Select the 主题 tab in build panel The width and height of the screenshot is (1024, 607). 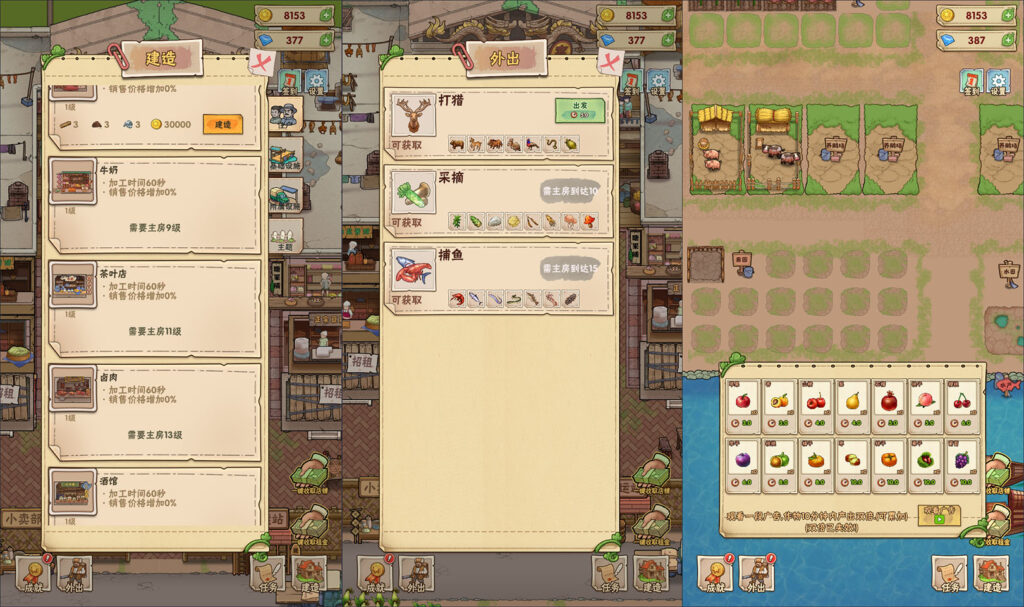[285, 238]
